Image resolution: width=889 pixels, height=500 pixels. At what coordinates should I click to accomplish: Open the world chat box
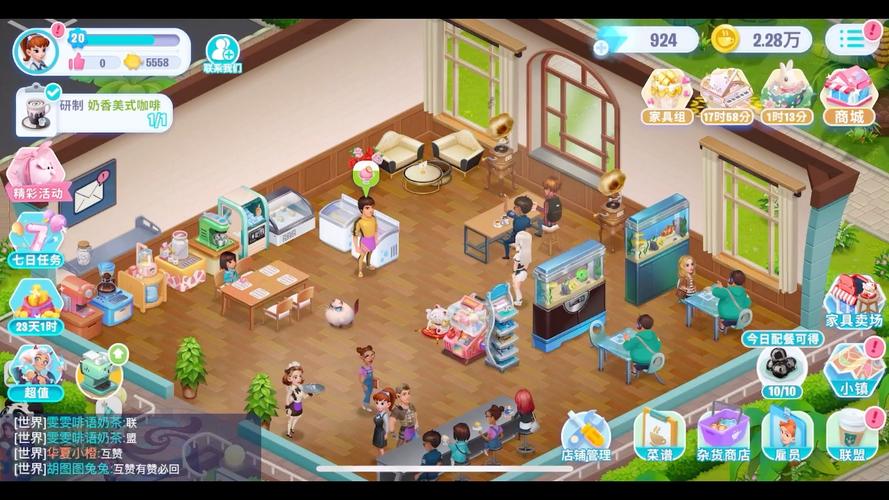click(130, 446)
